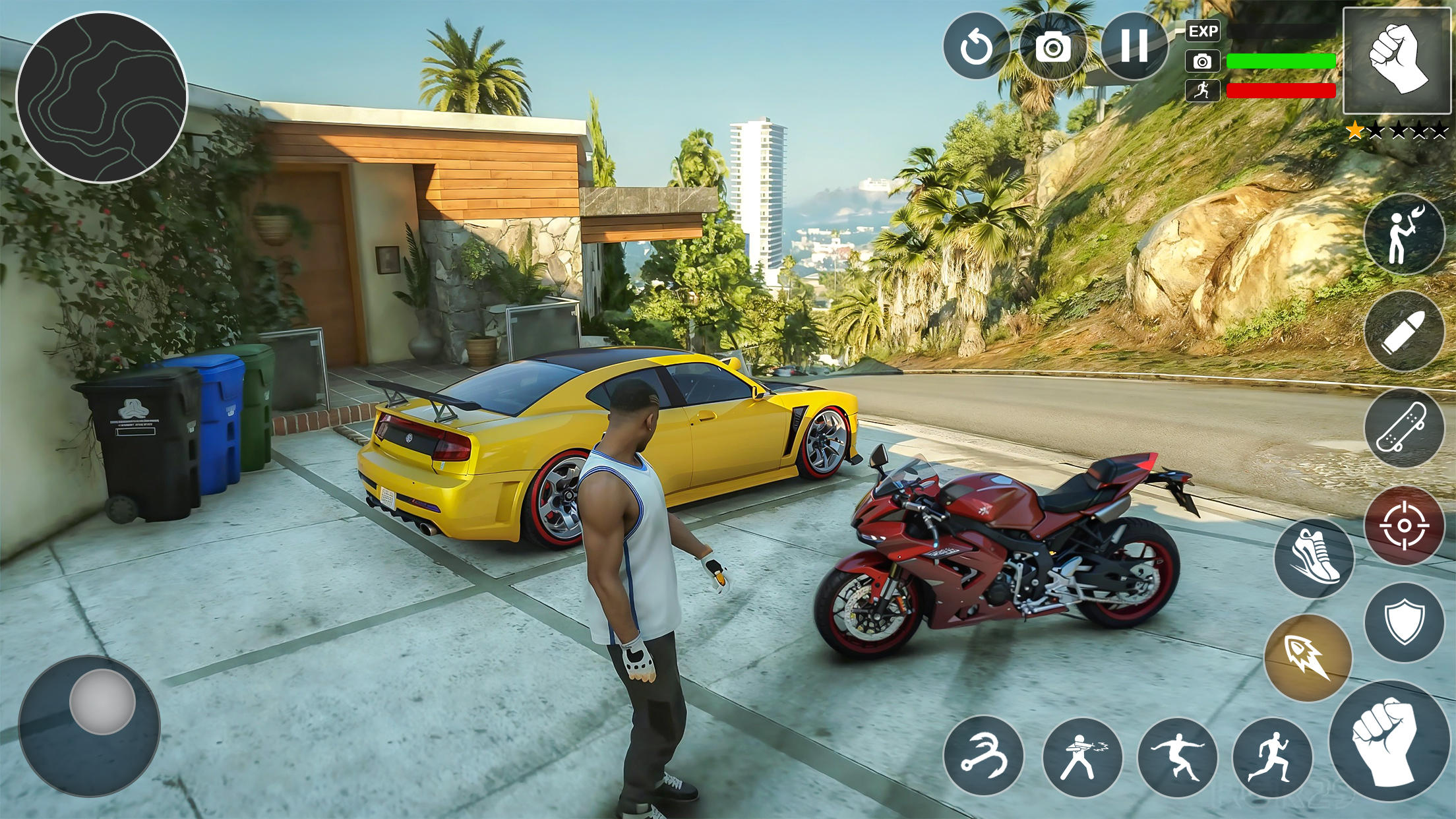Perform the flying kick move
Image resolution: width=1456 pixels, height=819 pixels.
point(1178,757)
